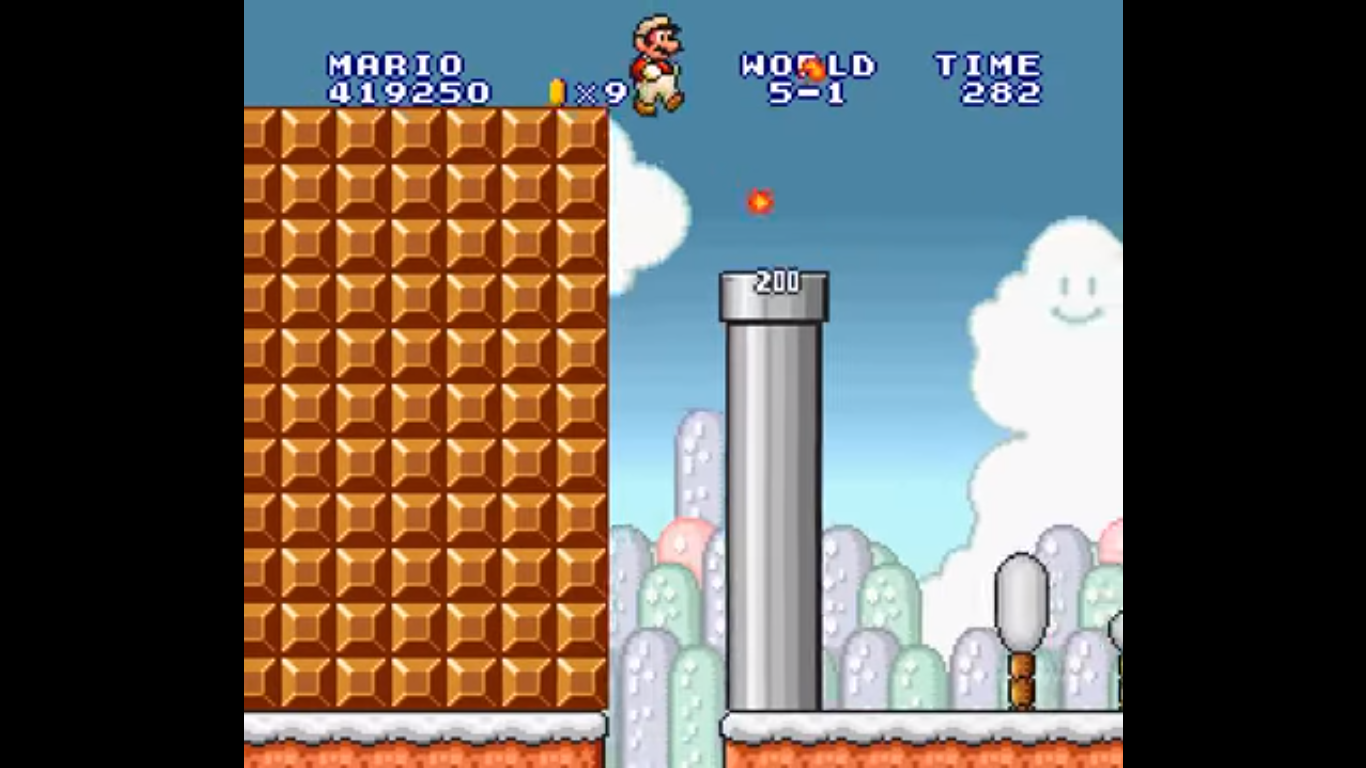Select the coin icon in the HUD

point(556,92)
